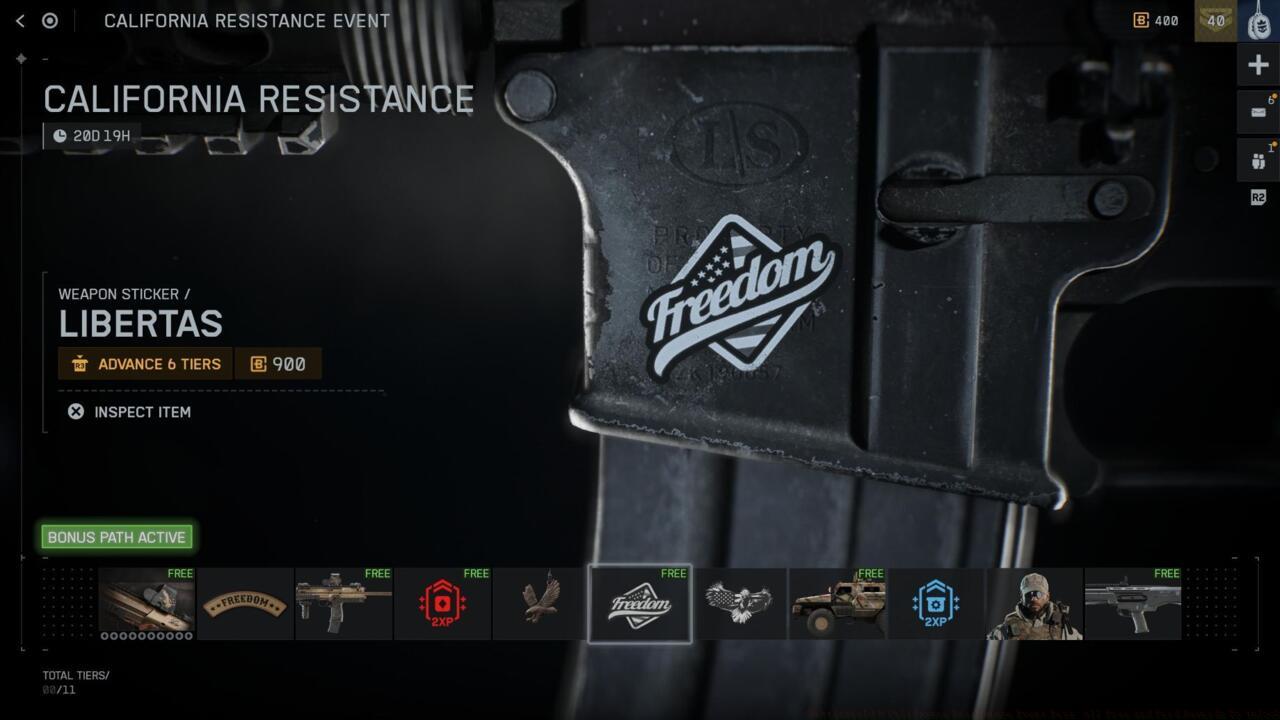Choose the blue 2XP token reward
This screenshot has width=1280, height=720.
(935, 604)
